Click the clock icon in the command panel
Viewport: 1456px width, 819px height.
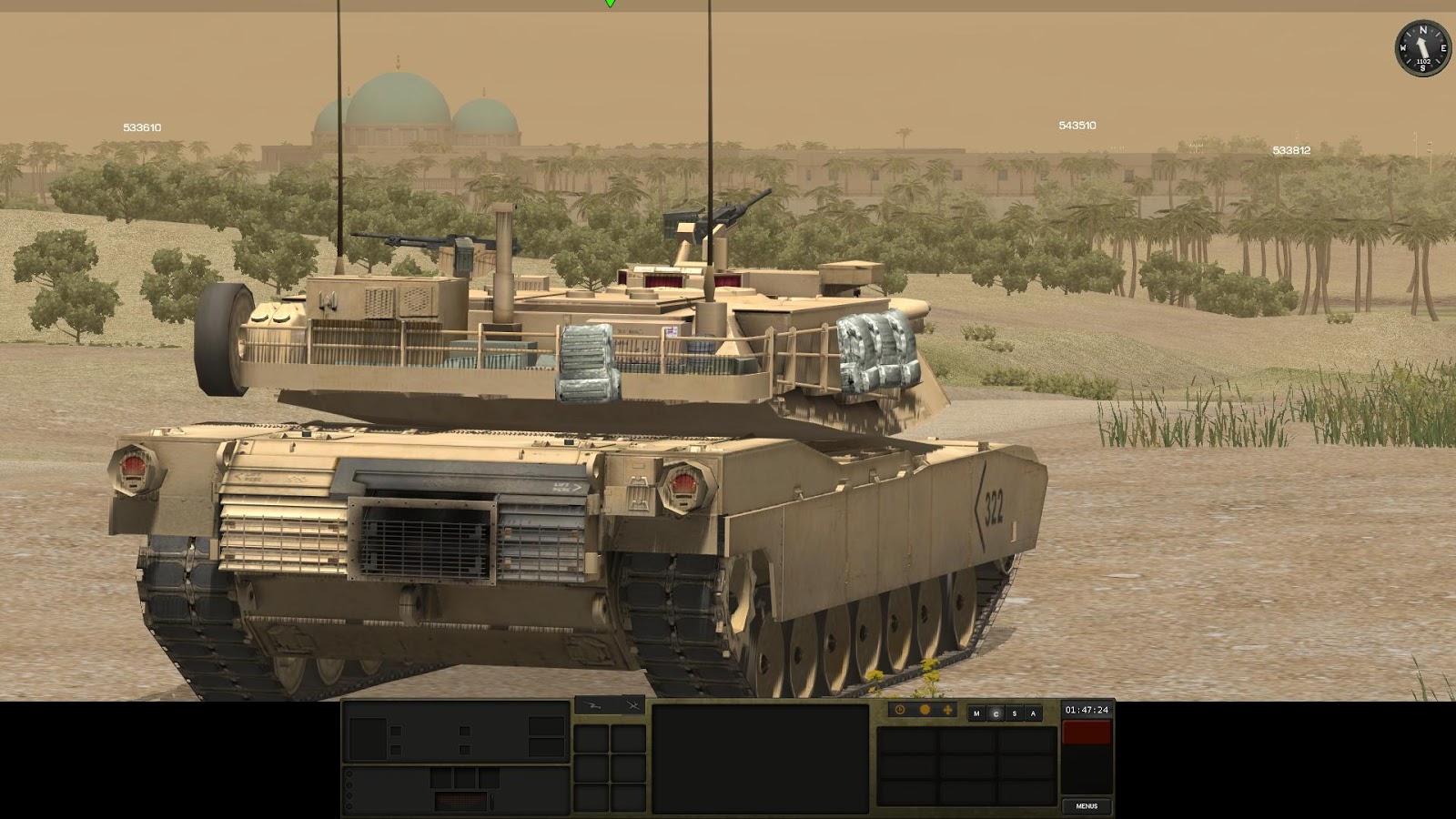coord(899,712)
